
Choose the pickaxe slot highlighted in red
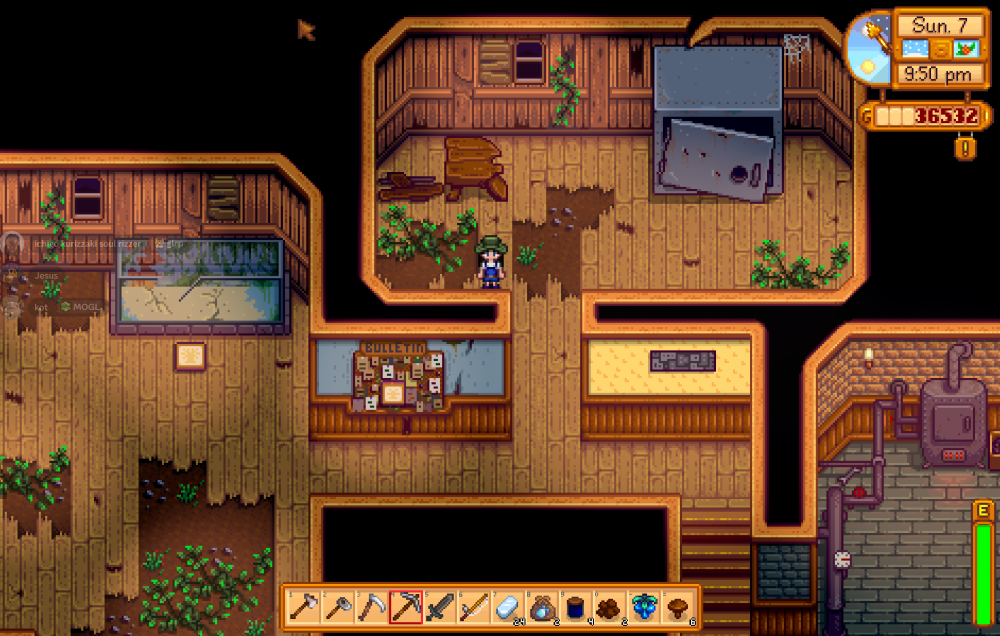[x=405, y=607]
